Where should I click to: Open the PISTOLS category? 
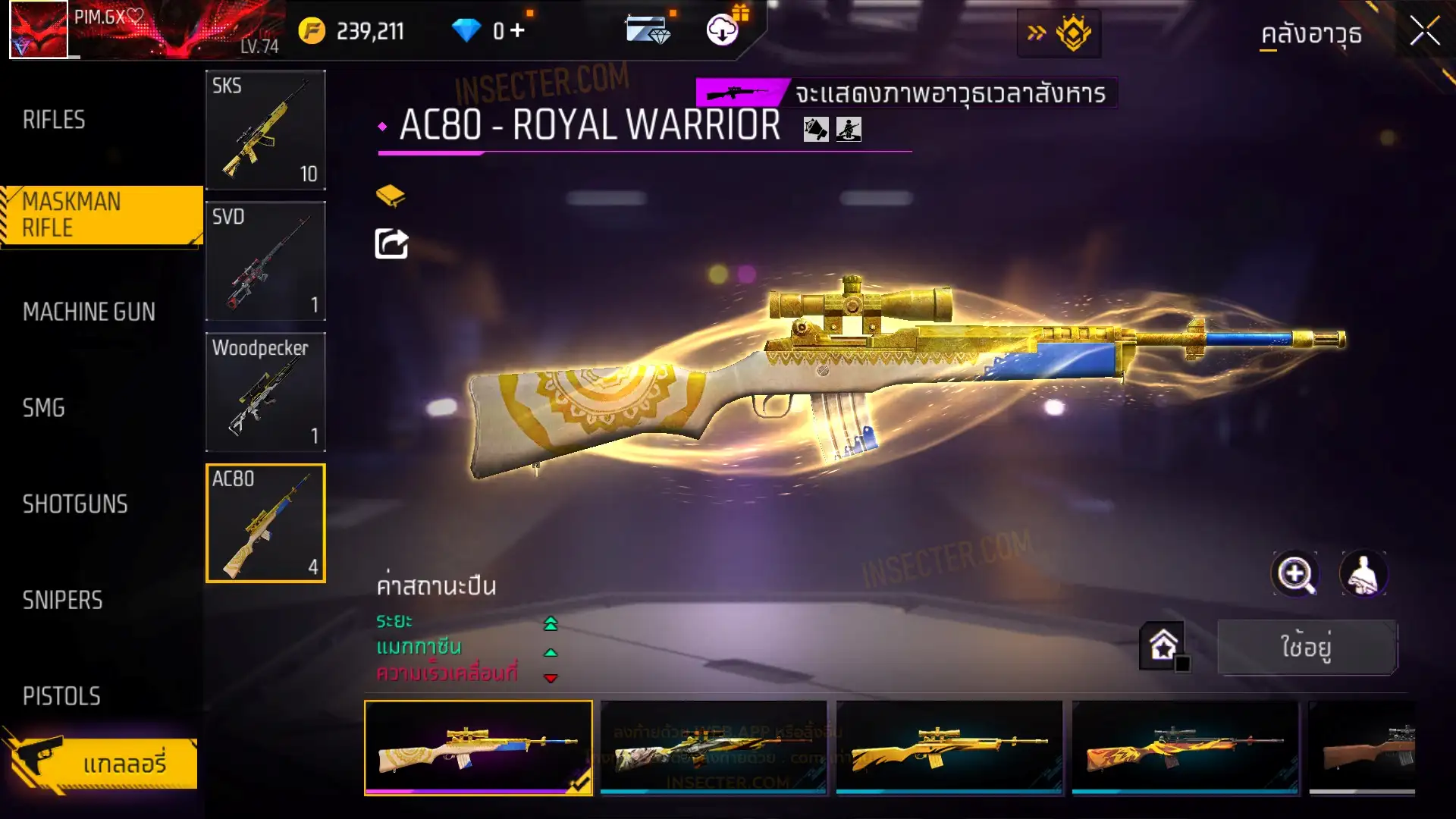tap(61, 696)
